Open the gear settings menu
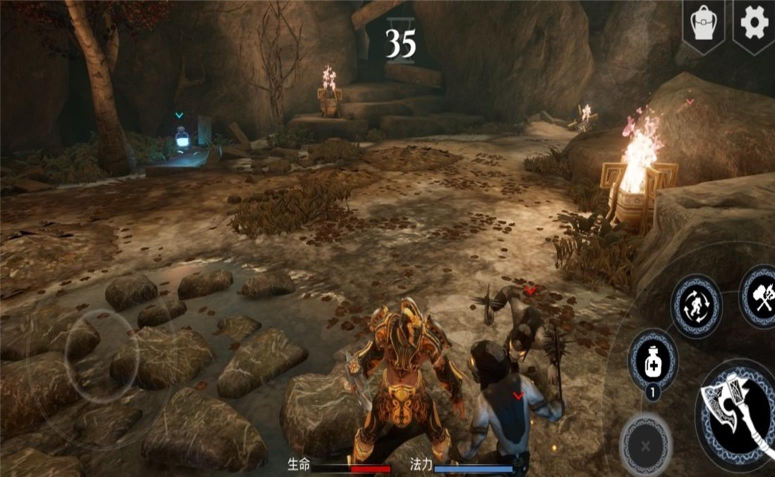The width and height of the screenshot is (775, 477). pyautogui.click(x=754, y=22)
